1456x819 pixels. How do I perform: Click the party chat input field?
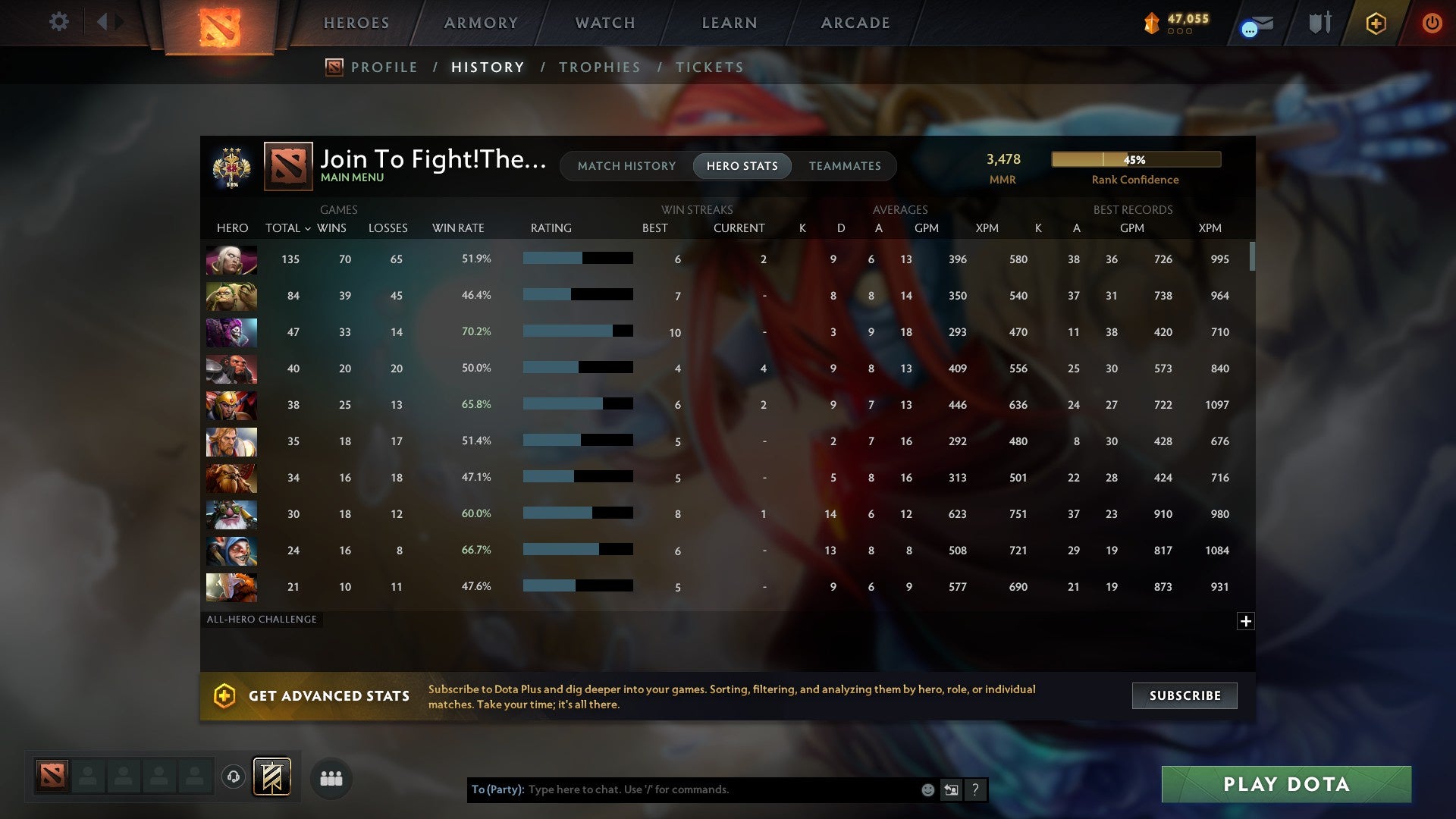(x=720, y=789)
